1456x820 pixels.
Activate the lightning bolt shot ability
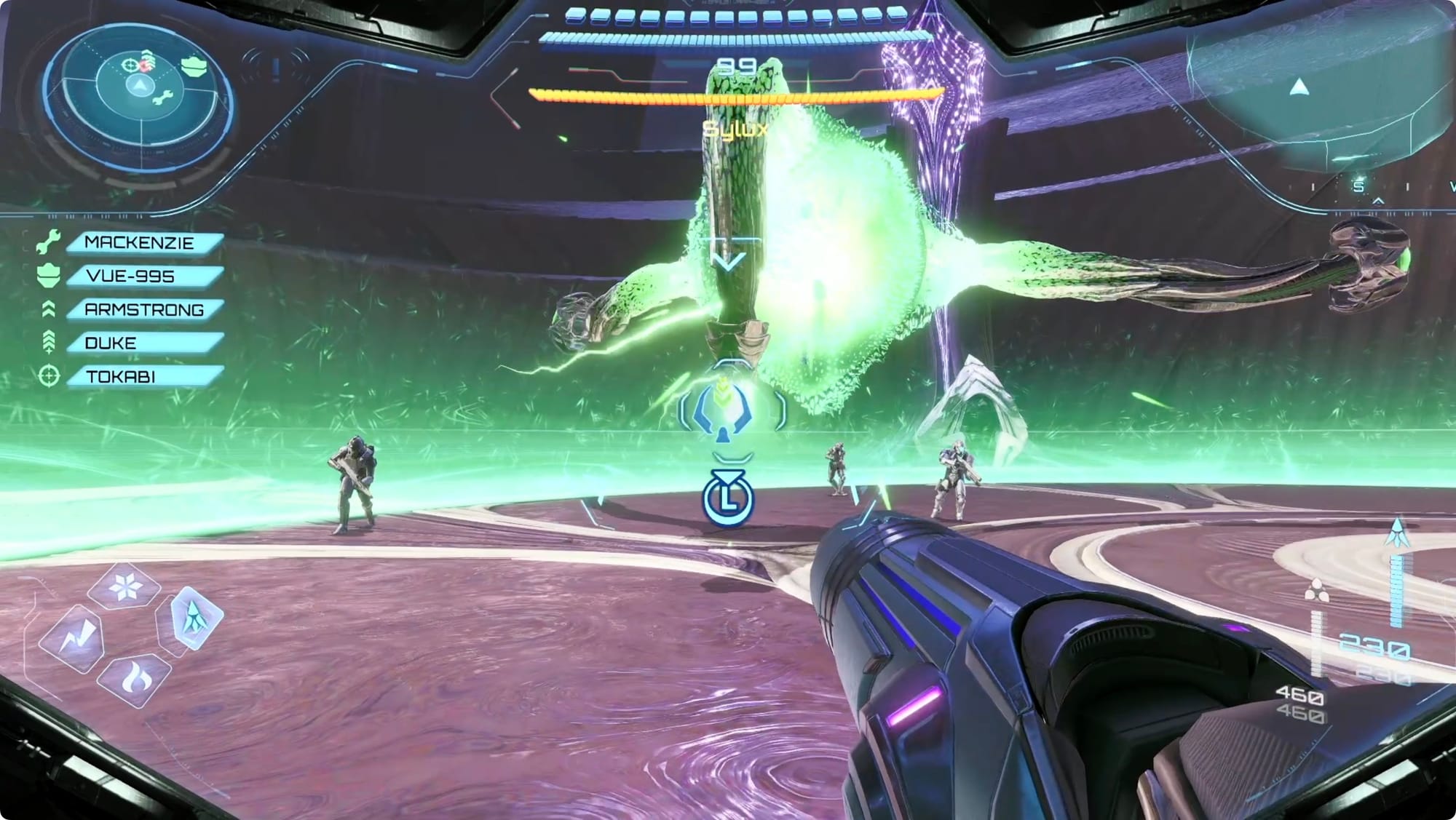(74, 639)
